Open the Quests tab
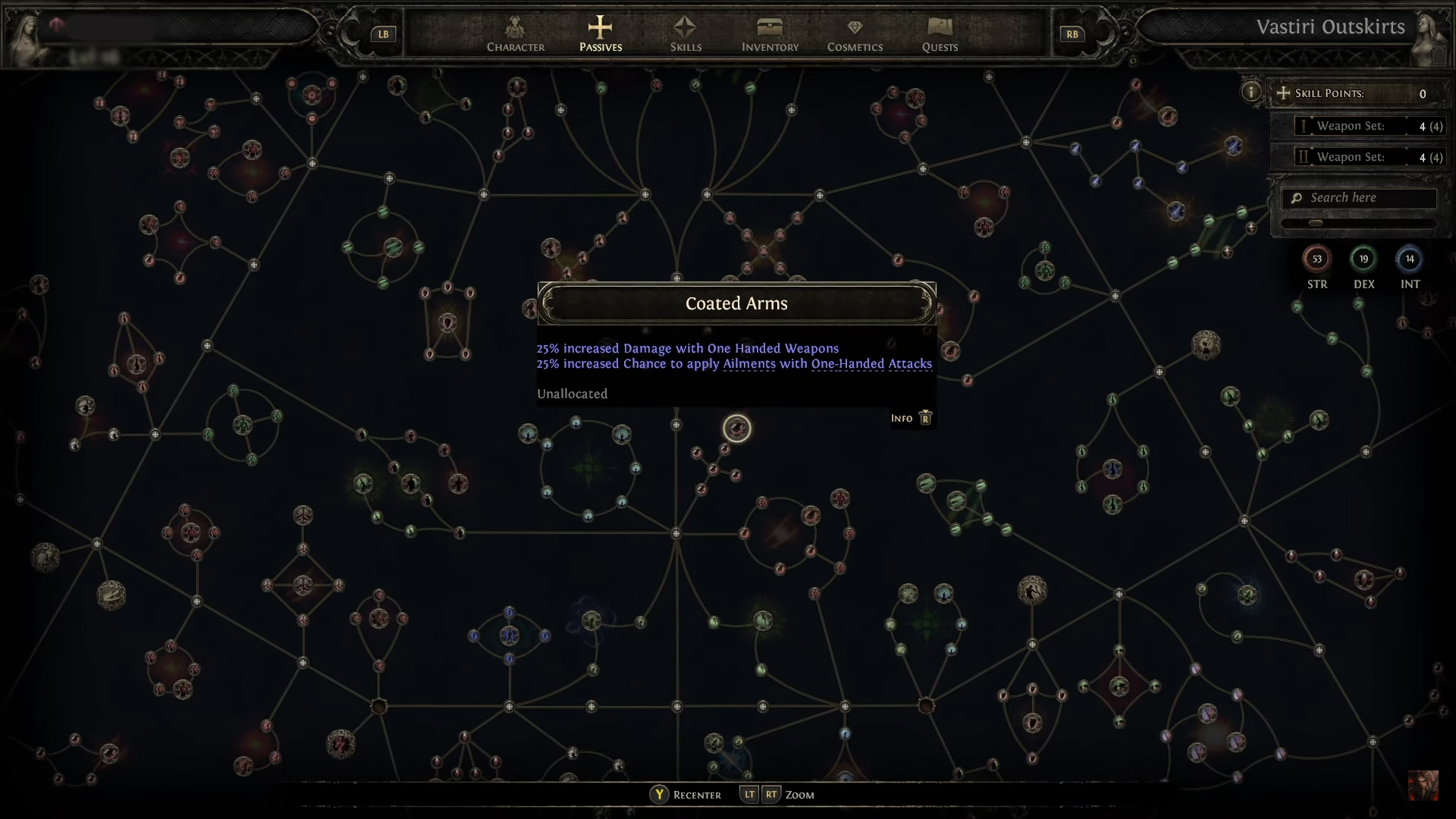This screenshot has width=1456, height=819. pos(940,35)
